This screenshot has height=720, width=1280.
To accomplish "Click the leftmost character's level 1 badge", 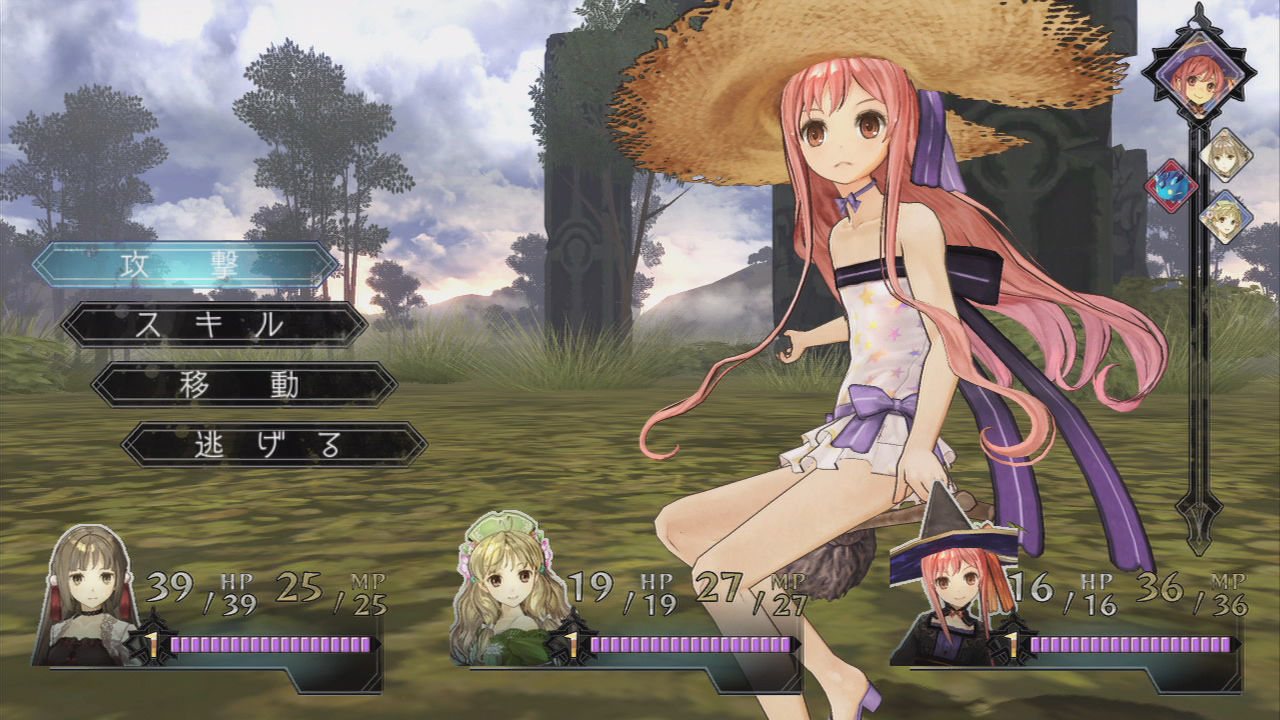I will click(x=150, y=645).
